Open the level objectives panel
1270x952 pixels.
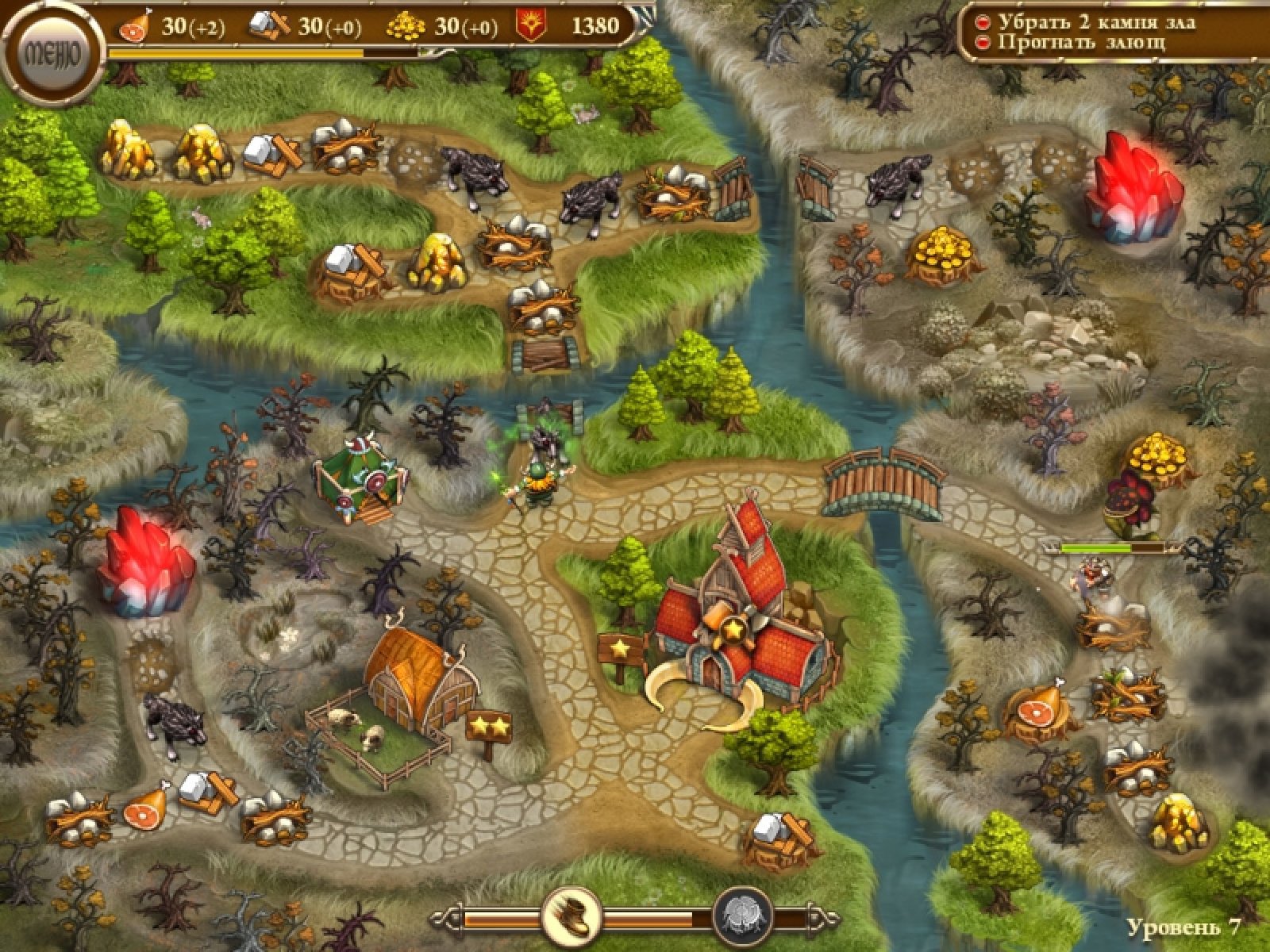click(1111, 33)
